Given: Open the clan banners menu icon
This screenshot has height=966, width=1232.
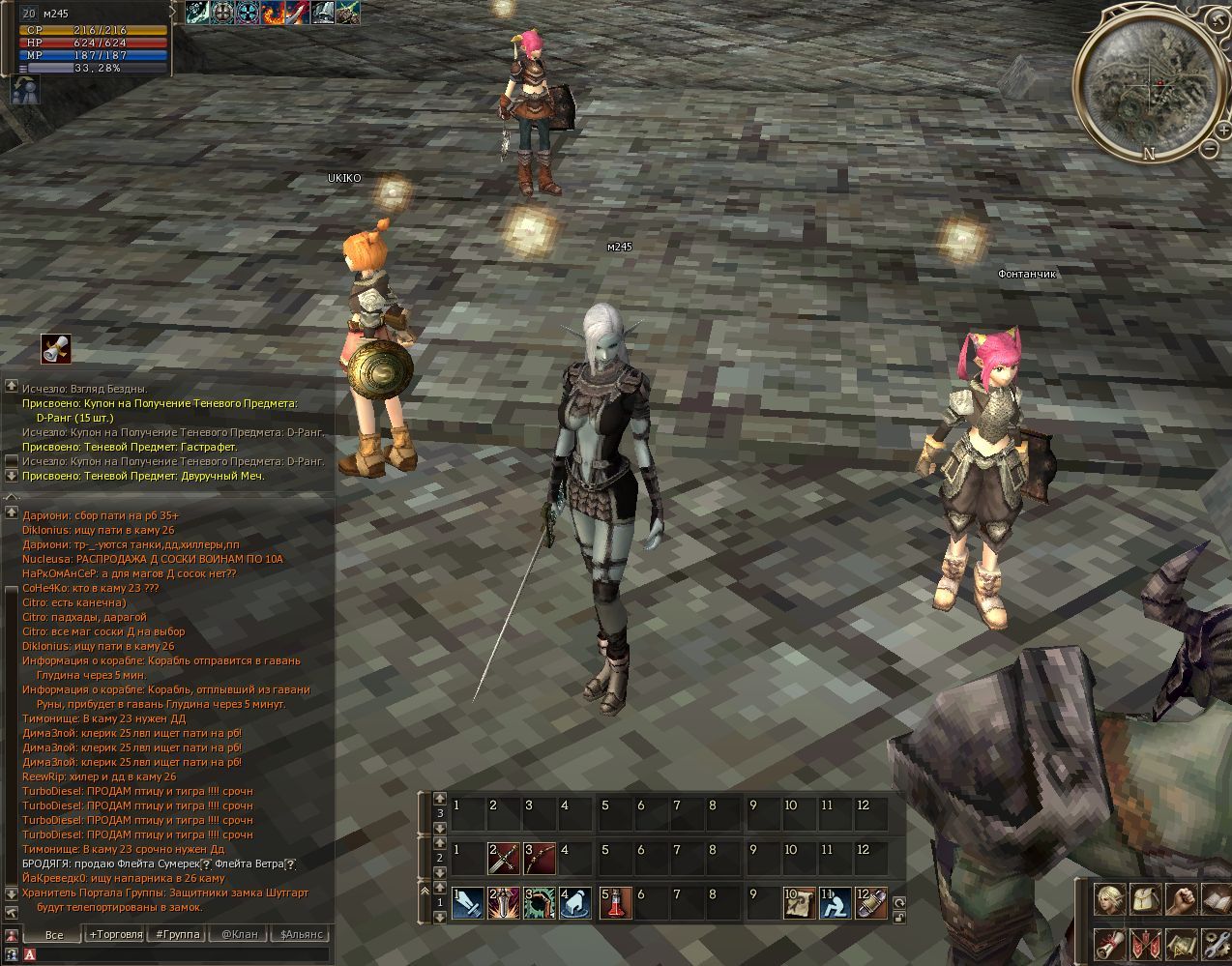Looking at the screenshot, I should tap(1146, 943).
